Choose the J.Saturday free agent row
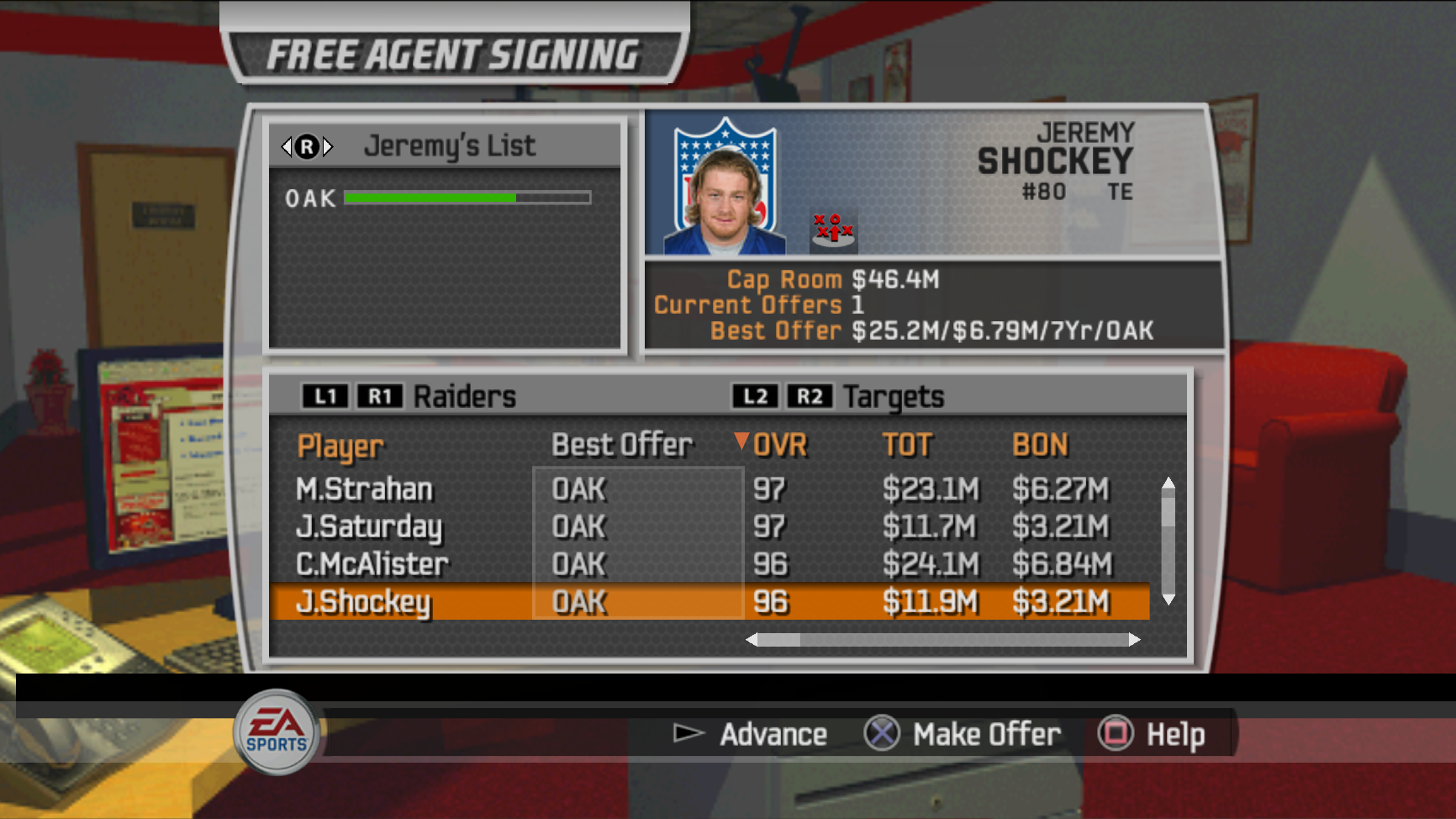Viewport: 1456px width, 819px height. tap(368, 527)
